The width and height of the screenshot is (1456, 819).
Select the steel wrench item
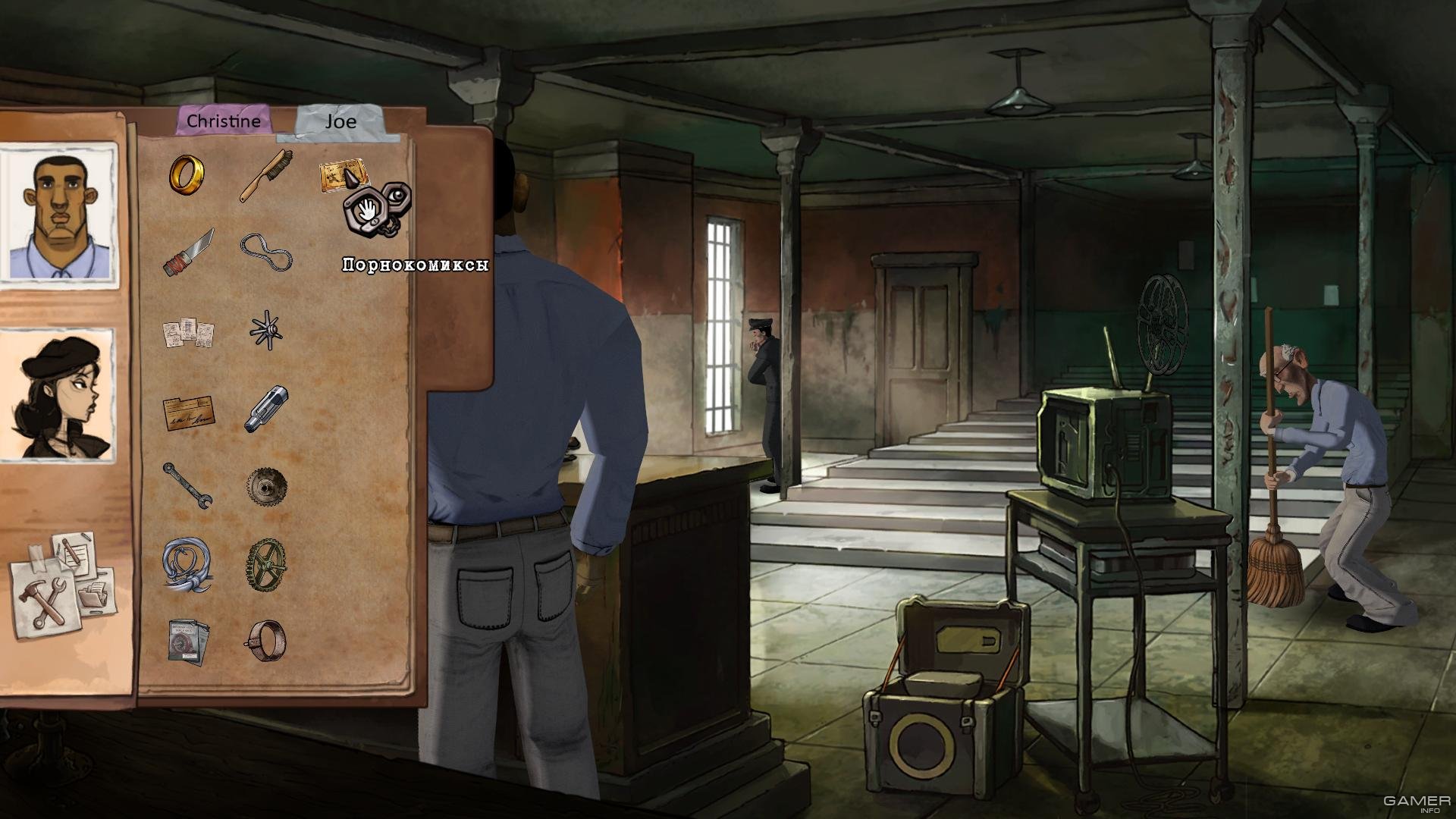187,486
